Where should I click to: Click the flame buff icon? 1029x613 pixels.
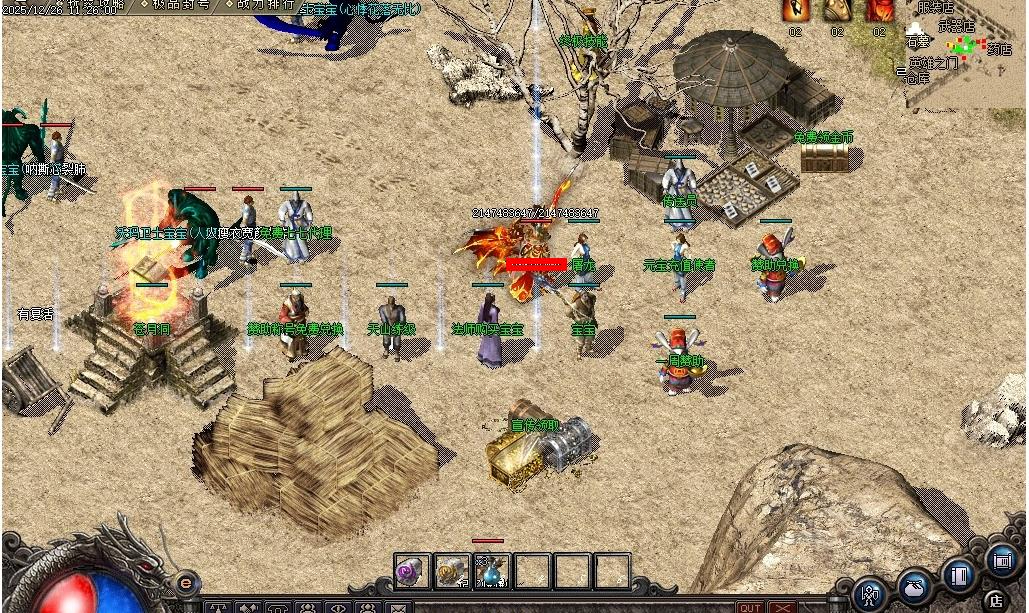[796, 10]
